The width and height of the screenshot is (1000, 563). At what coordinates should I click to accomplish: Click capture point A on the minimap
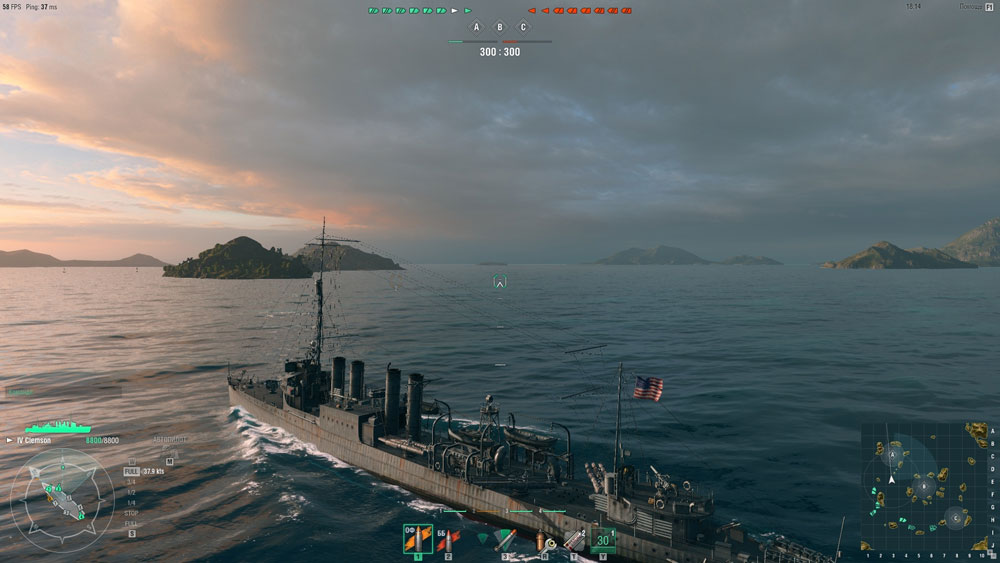point(892,454)
